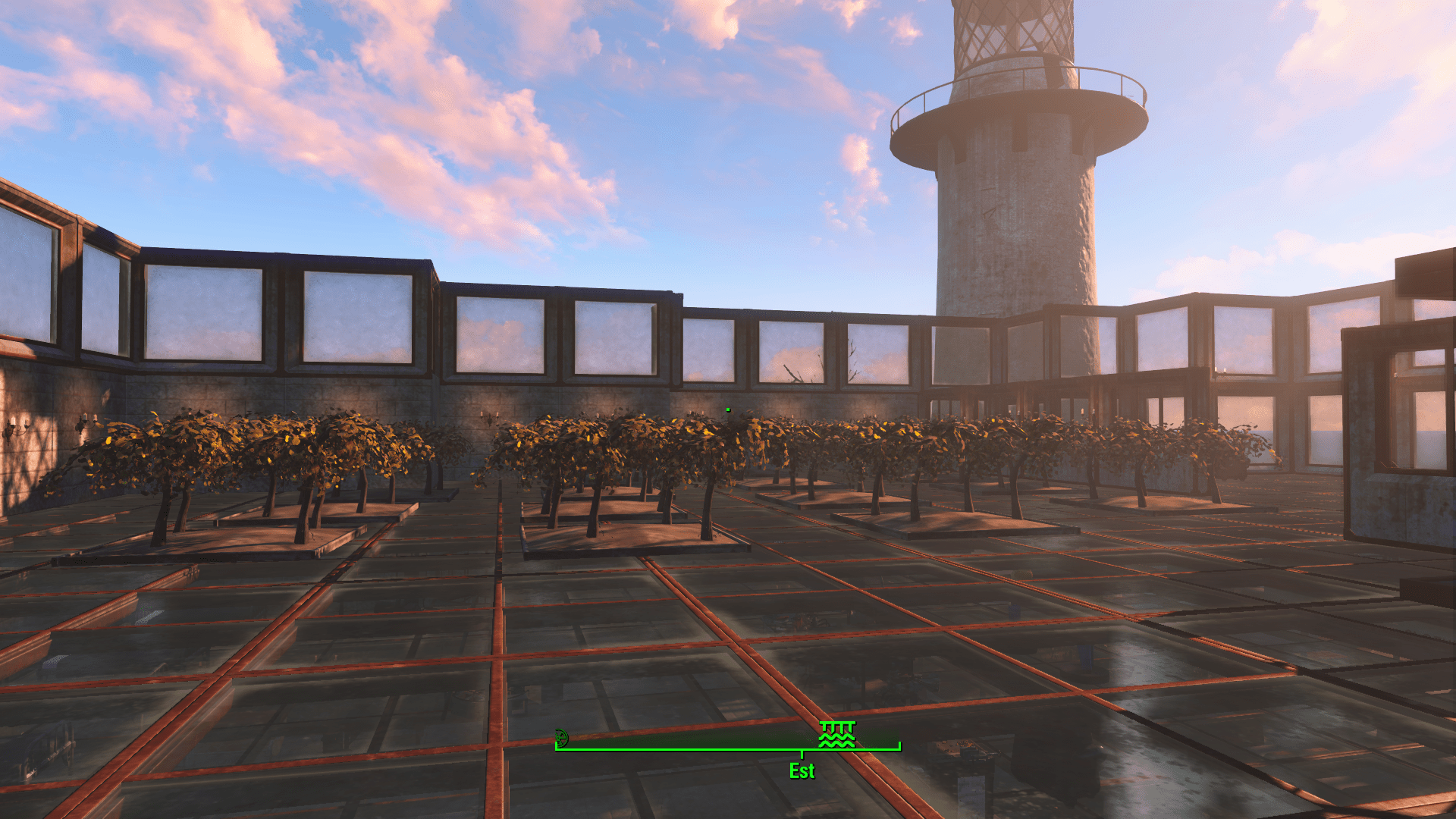Select the radiation marker at the compass edge
Screen dimensions: 1456x819
click(561, 737)
